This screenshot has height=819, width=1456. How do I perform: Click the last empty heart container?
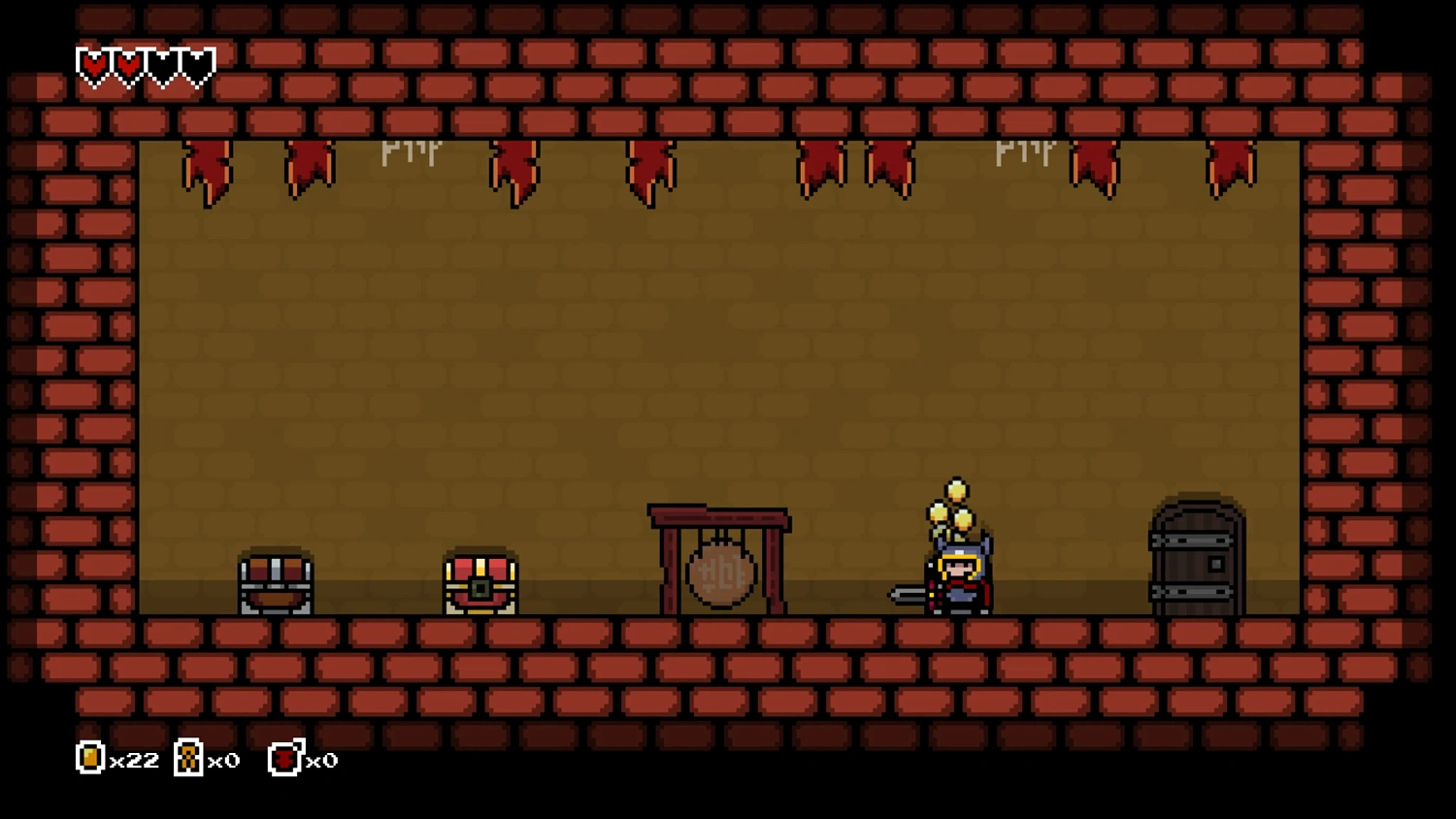click(198, 63)
